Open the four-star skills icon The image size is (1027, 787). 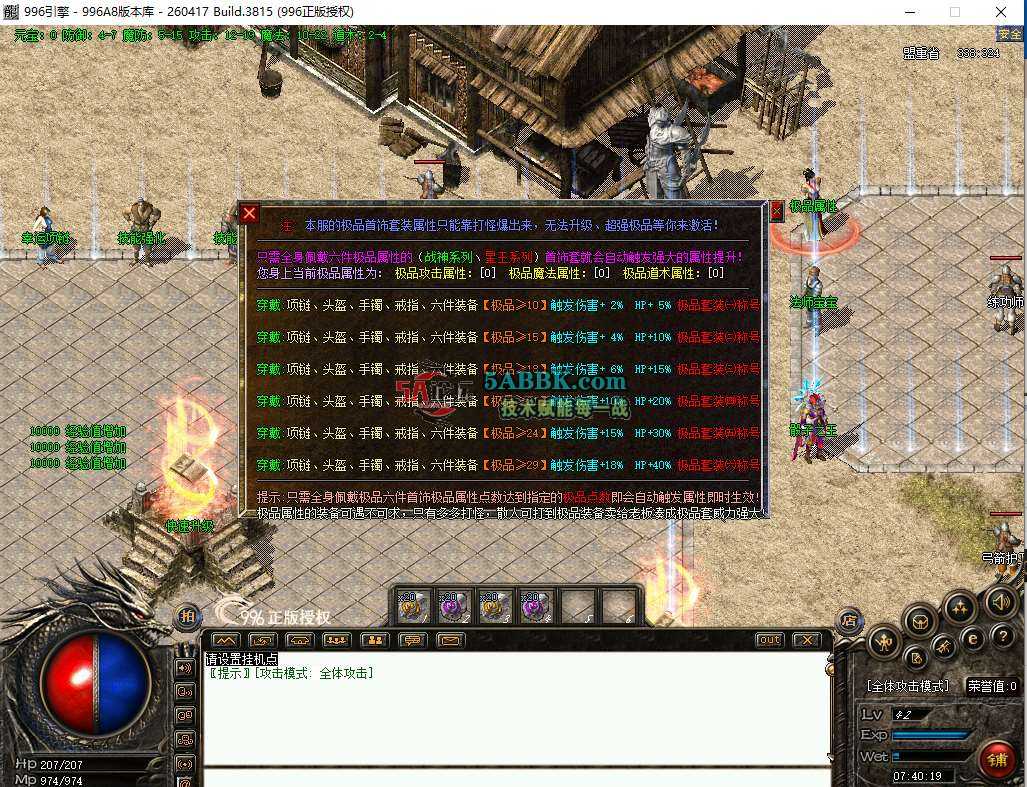click(x=959, y=607)
